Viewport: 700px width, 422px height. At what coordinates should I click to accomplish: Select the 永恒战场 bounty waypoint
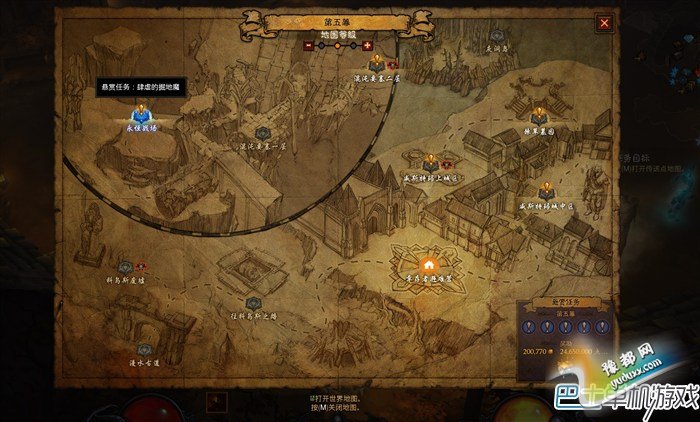[139, 117]
